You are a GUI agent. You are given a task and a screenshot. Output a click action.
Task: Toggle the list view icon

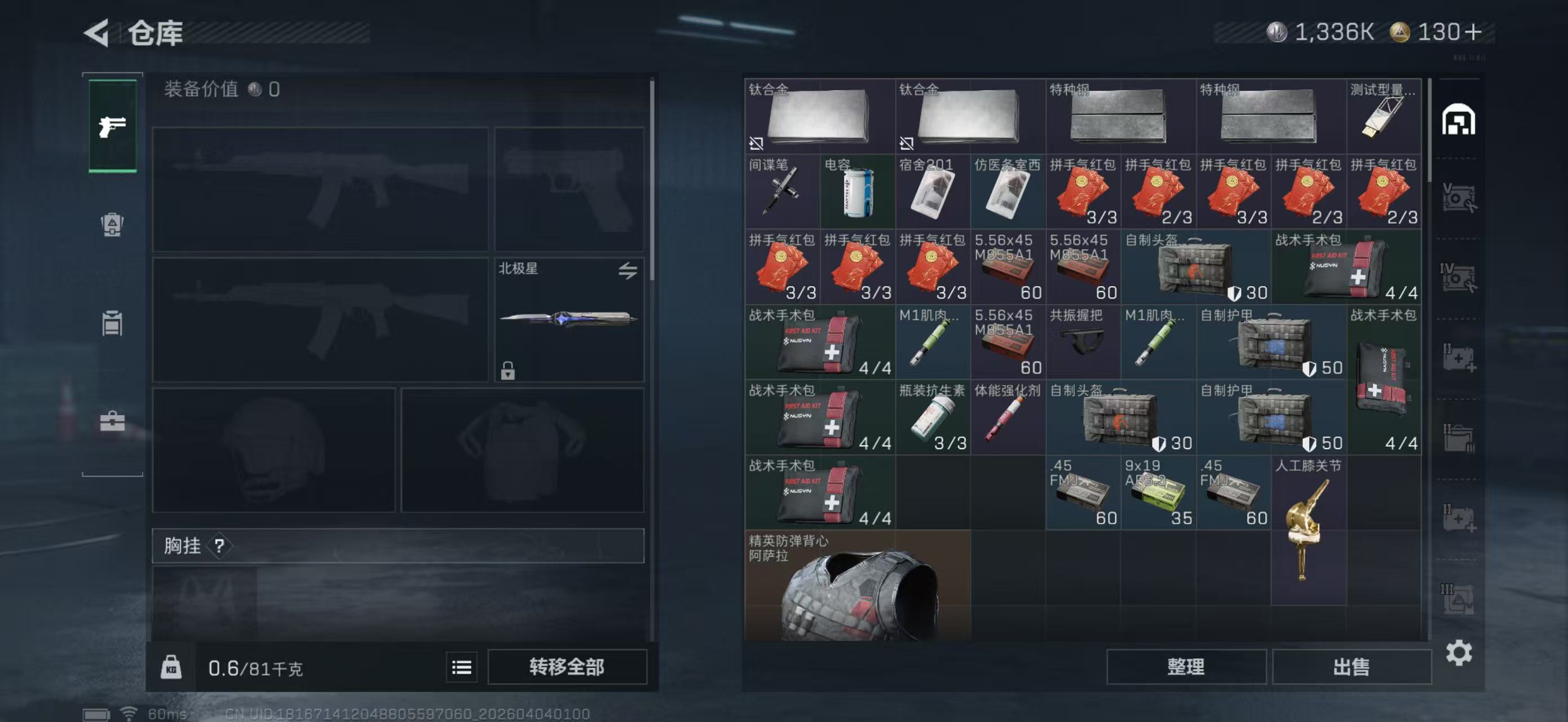pos(461,668)
